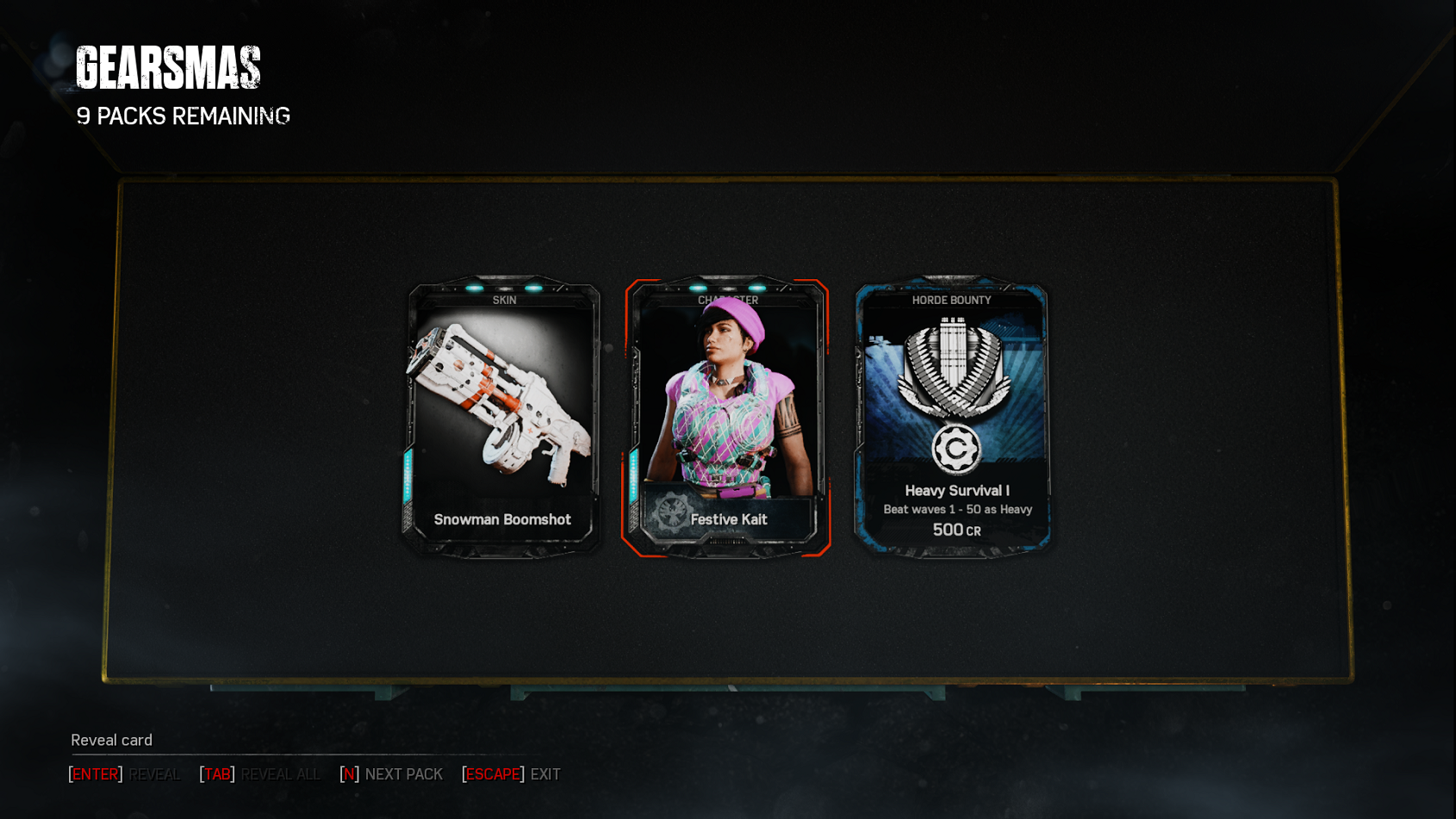Choose the Festive Kait character card
The height and width of the screenshot is (819, 1456).
point(727,417)
